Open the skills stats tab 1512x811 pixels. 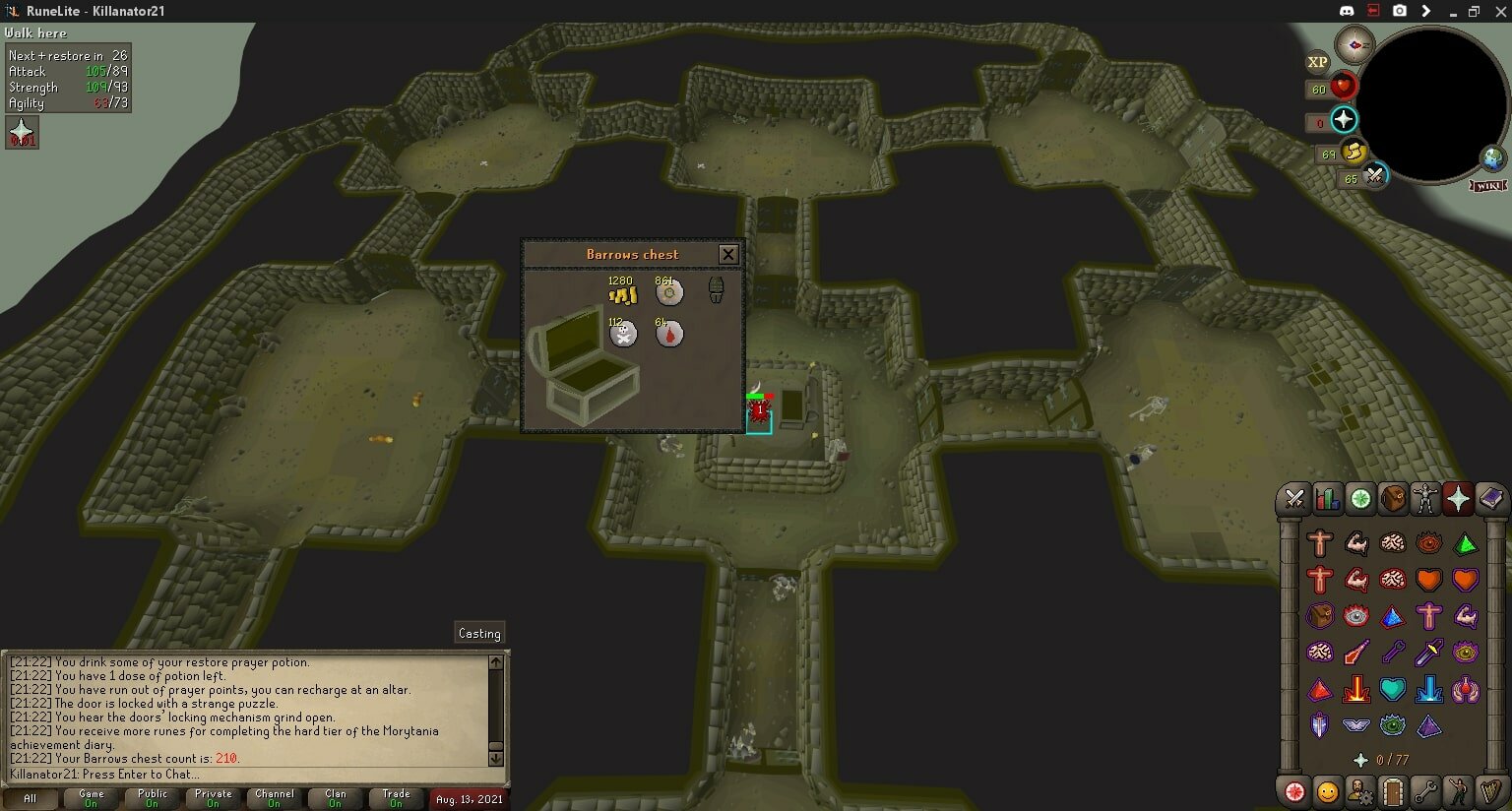tap(1327, 499)
